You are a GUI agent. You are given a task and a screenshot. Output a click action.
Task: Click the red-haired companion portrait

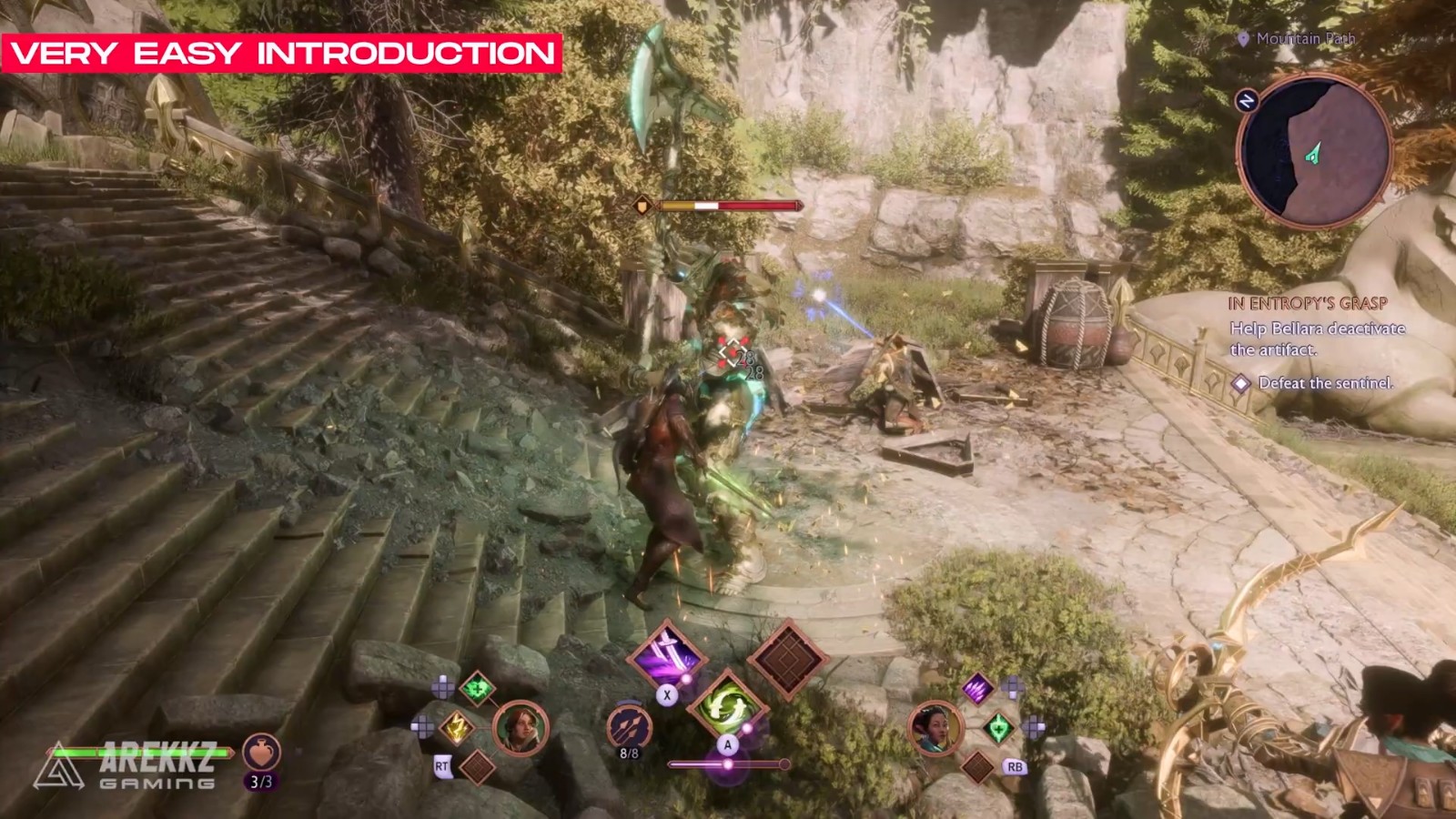click(x=521, y=728)
